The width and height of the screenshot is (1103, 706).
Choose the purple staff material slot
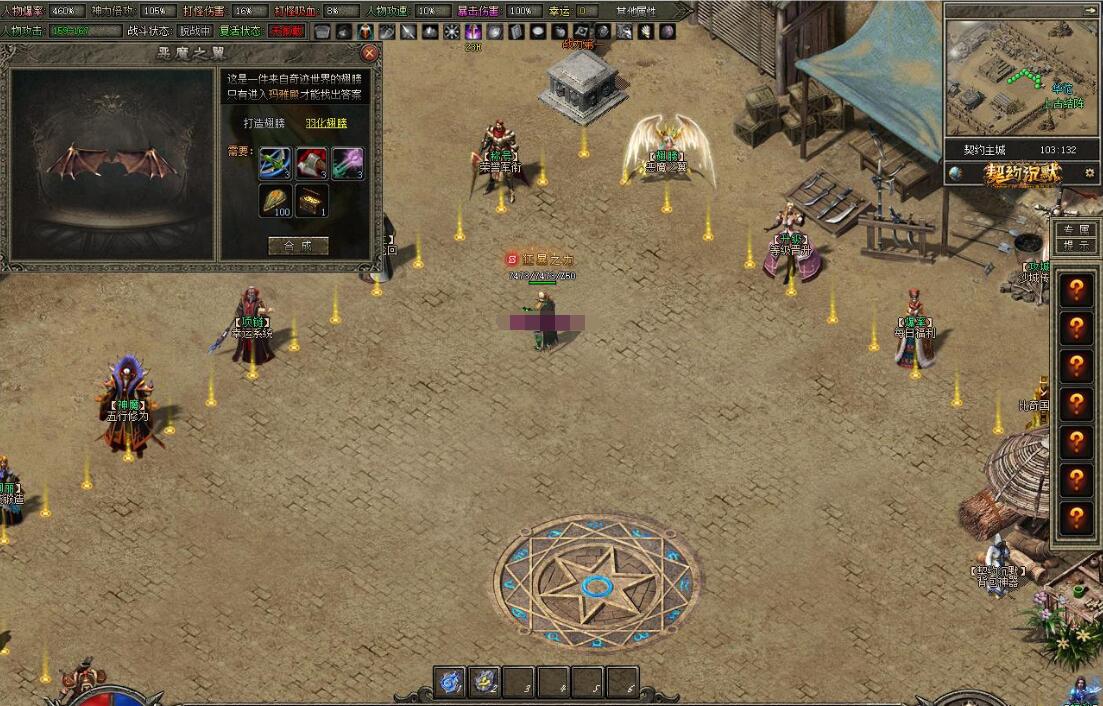click(x=347, y=163)
